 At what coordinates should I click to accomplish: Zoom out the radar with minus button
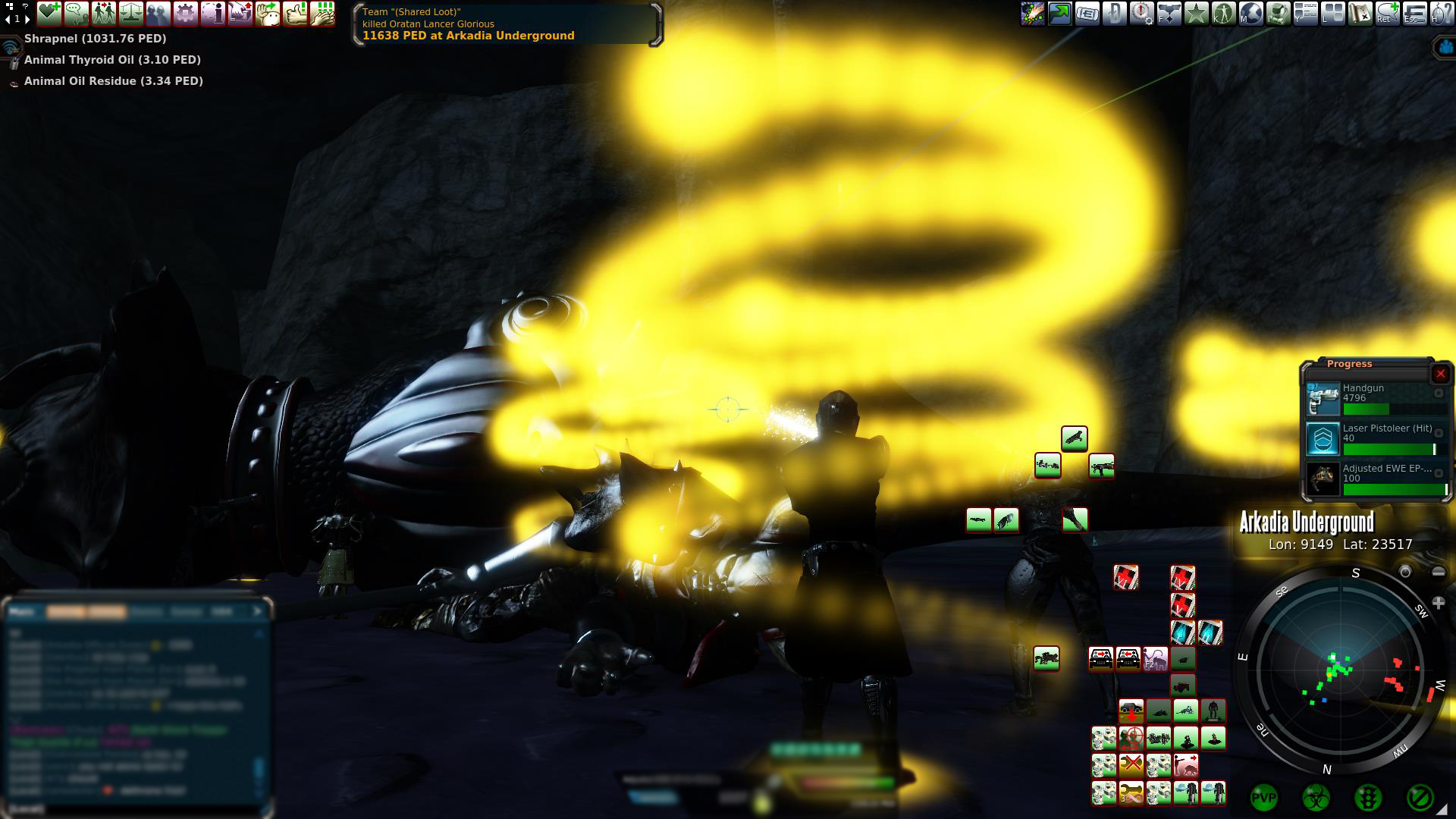(1439, 572)
